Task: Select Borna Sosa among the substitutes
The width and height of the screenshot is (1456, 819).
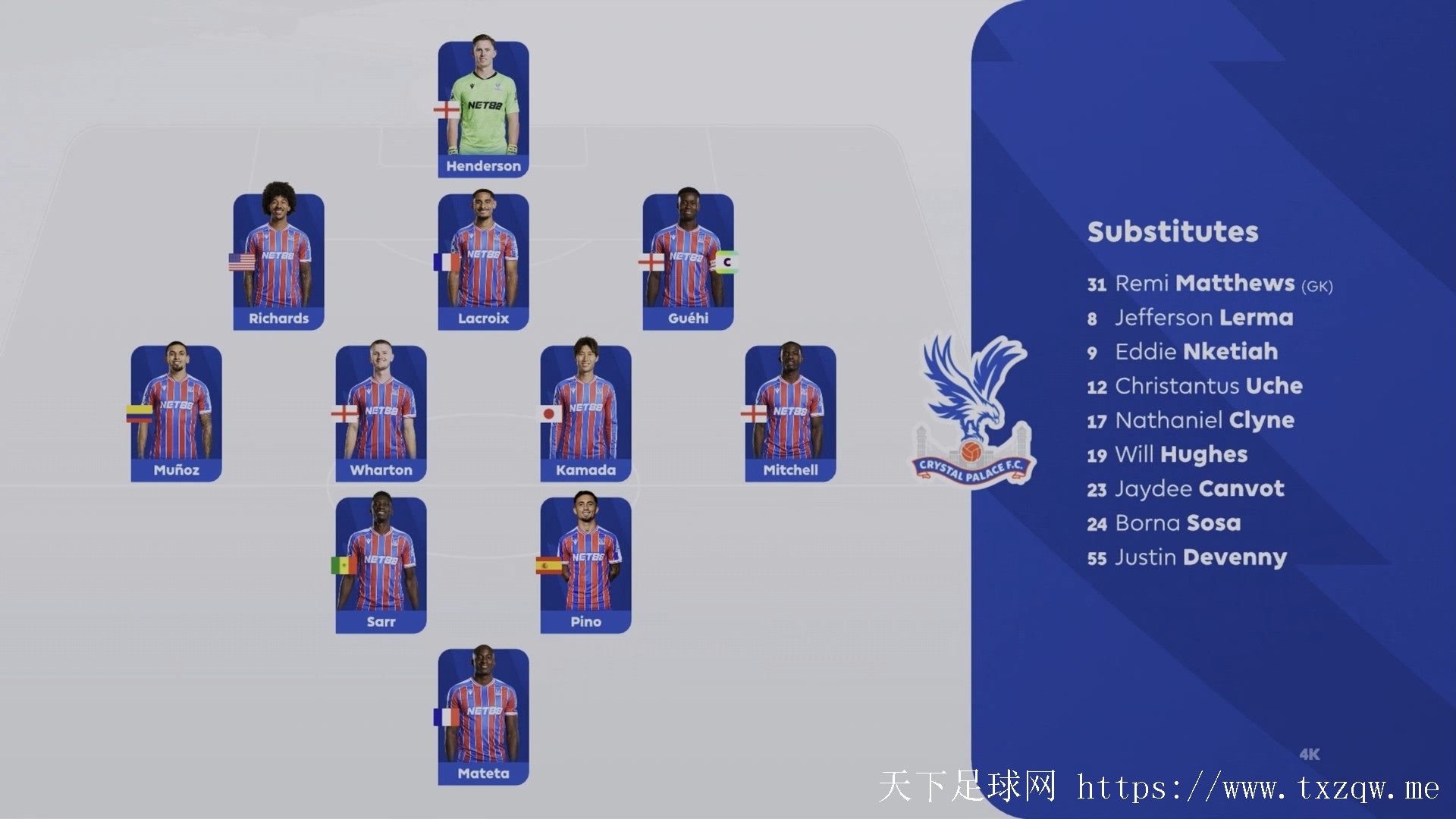Action: point(1177,522)
